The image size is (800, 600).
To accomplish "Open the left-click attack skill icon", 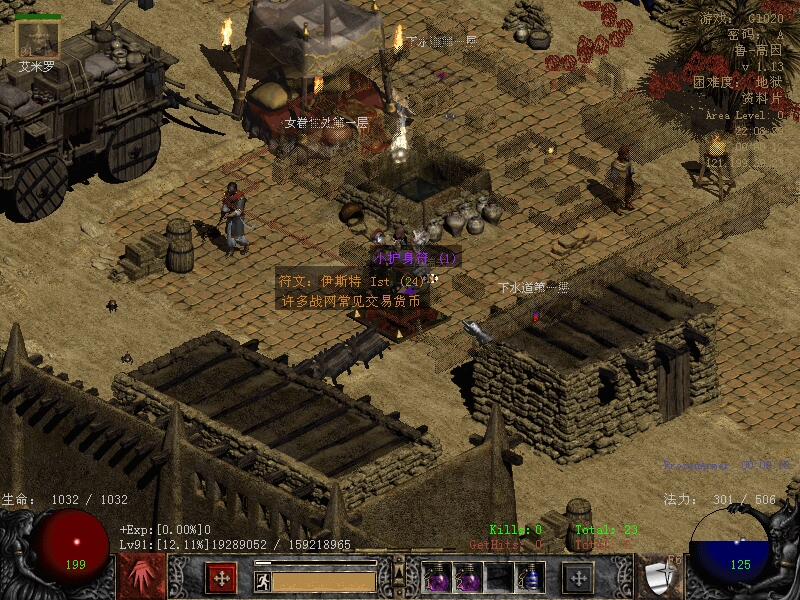I will click(142, 576).
